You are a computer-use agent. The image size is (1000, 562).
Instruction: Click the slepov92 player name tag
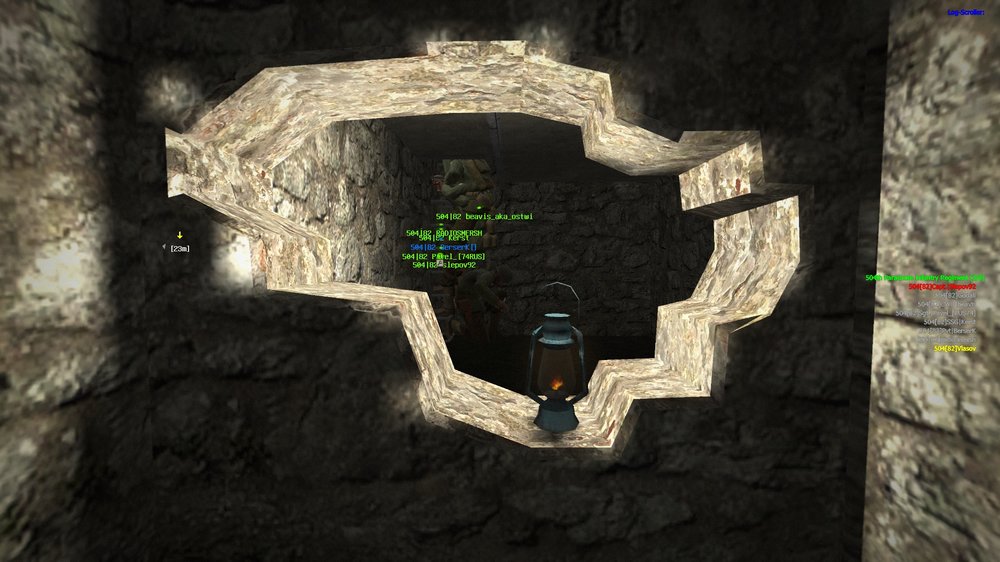448,265
